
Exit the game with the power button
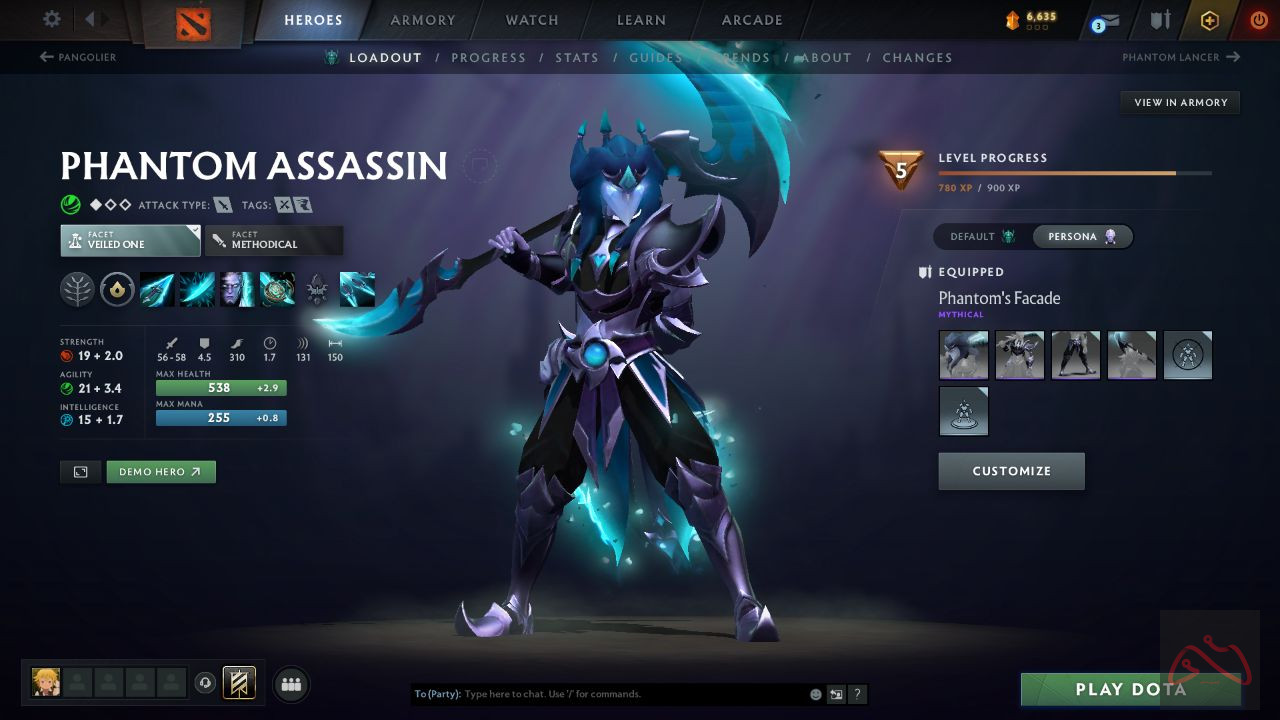pos(1258,20)
